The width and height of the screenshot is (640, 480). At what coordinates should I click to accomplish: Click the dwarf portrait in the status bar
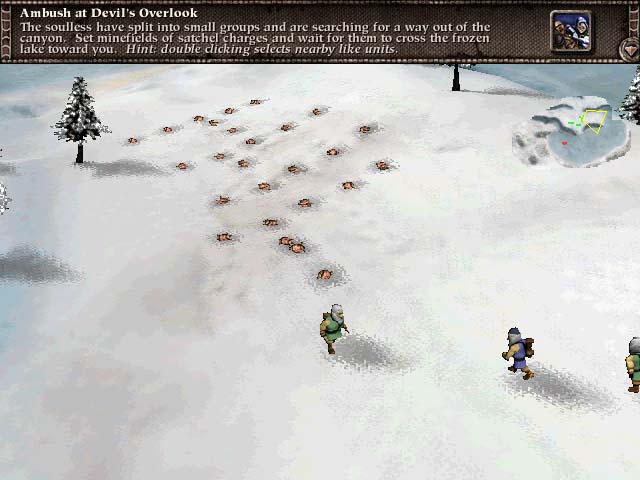point(570,30)
